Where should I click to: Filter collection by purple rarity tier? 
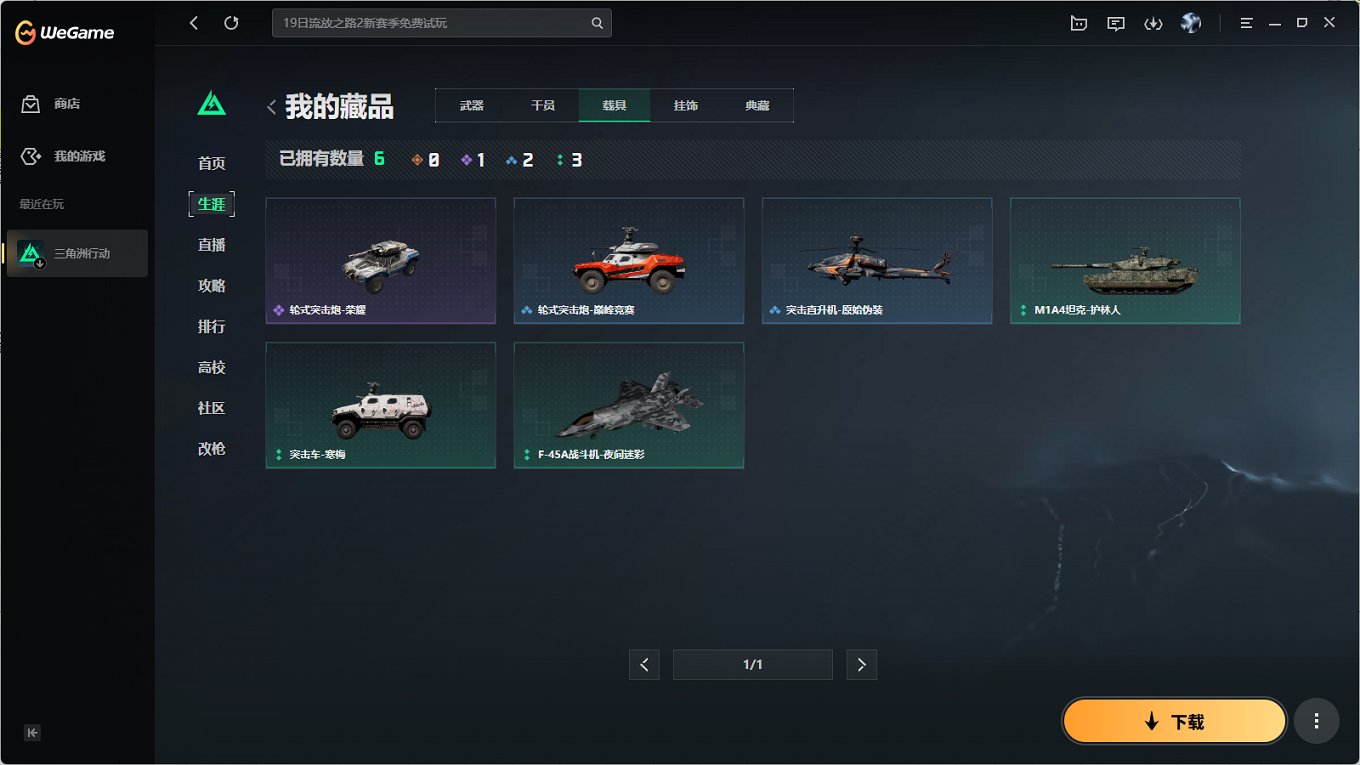point(472,158)
